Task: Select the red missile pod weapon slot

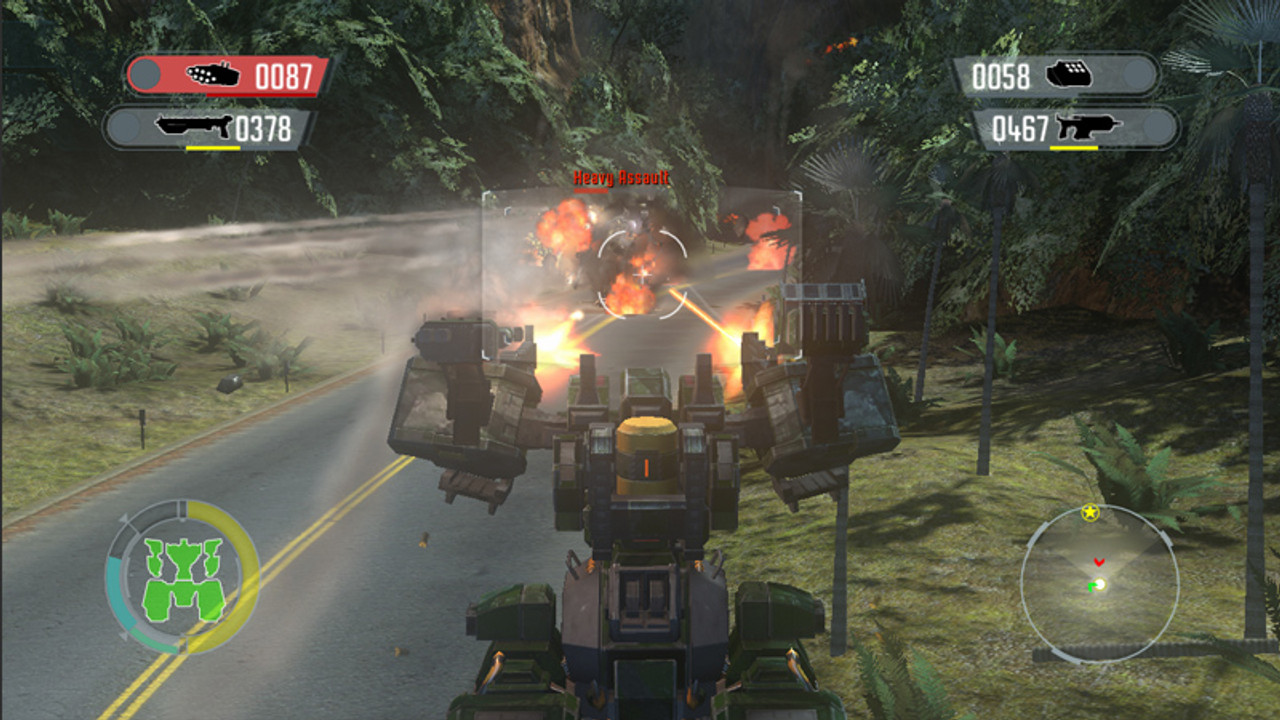Action: (230, 76)
